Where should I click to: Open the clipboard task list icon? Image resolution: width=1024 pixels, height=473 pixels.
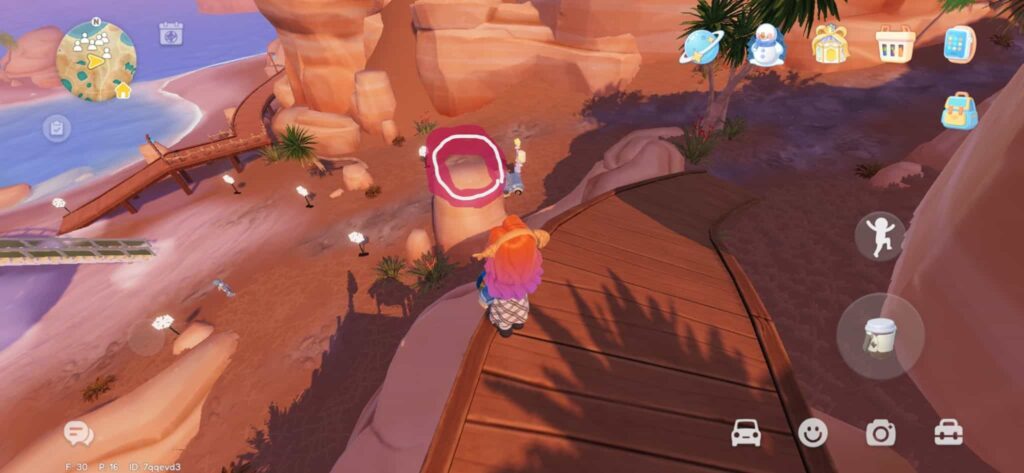(x=56, y=128)
